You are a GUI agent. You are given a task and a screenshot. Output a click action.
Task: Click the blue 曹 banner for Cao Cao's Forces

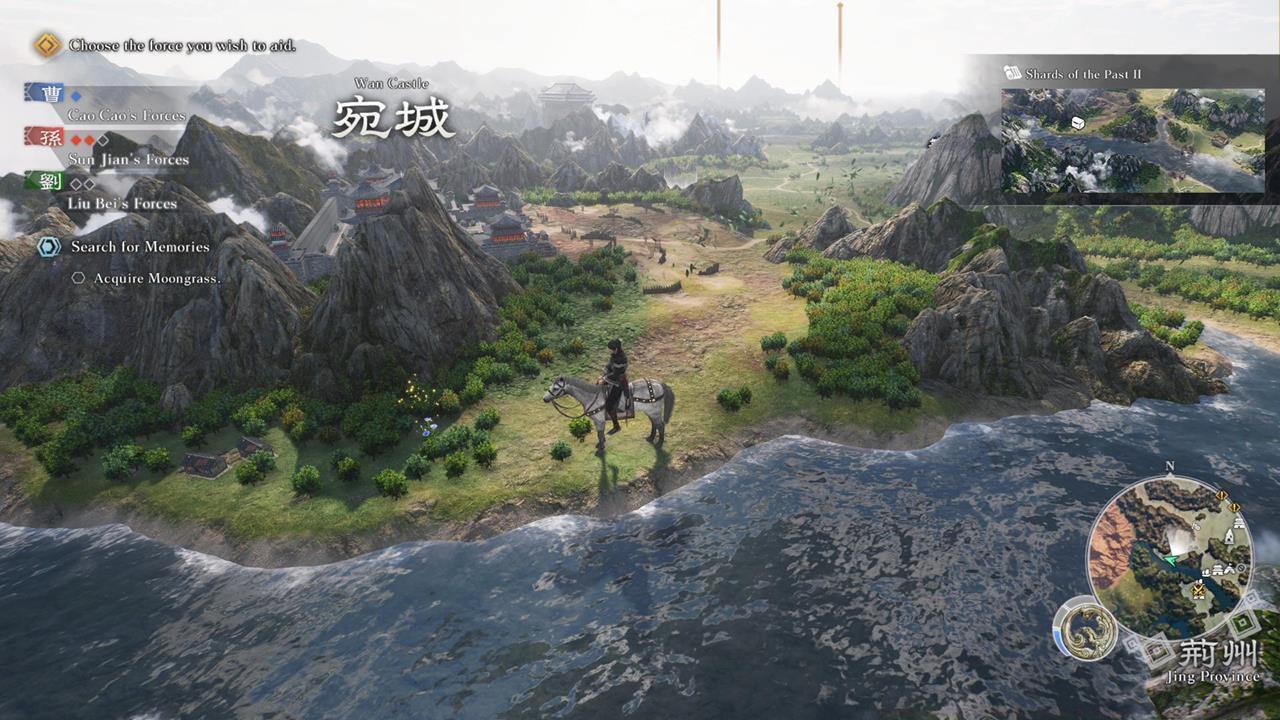pos(52,93)
